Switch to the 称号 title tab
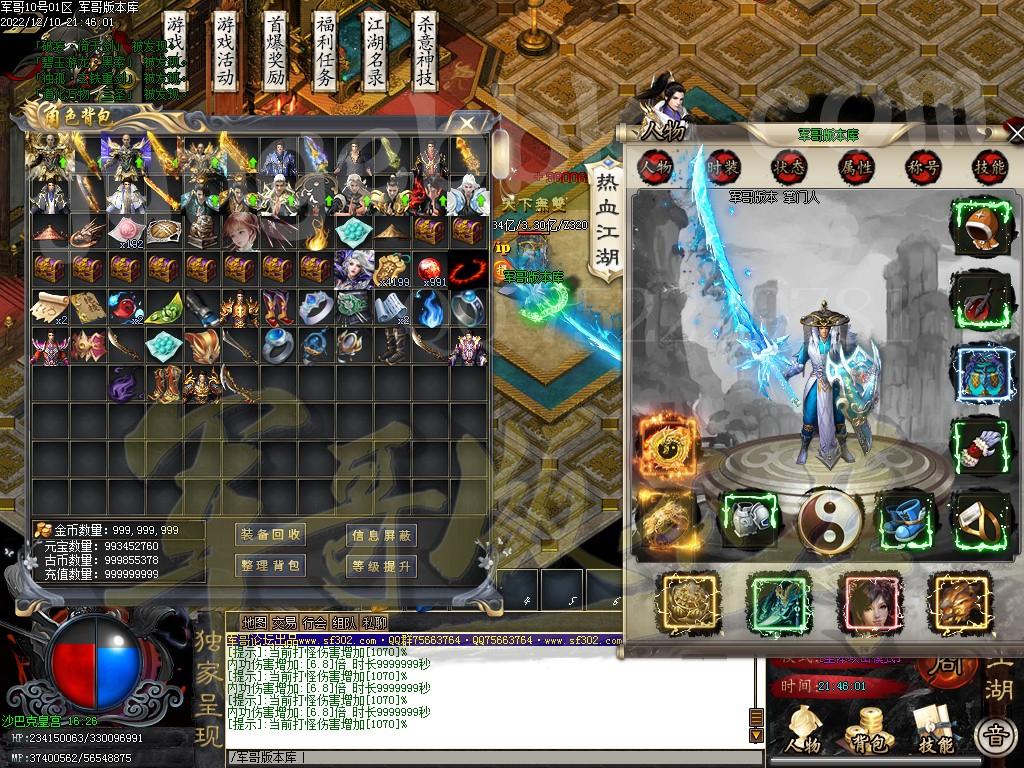This screenshot has width=1024, height=768. point(922,167)
